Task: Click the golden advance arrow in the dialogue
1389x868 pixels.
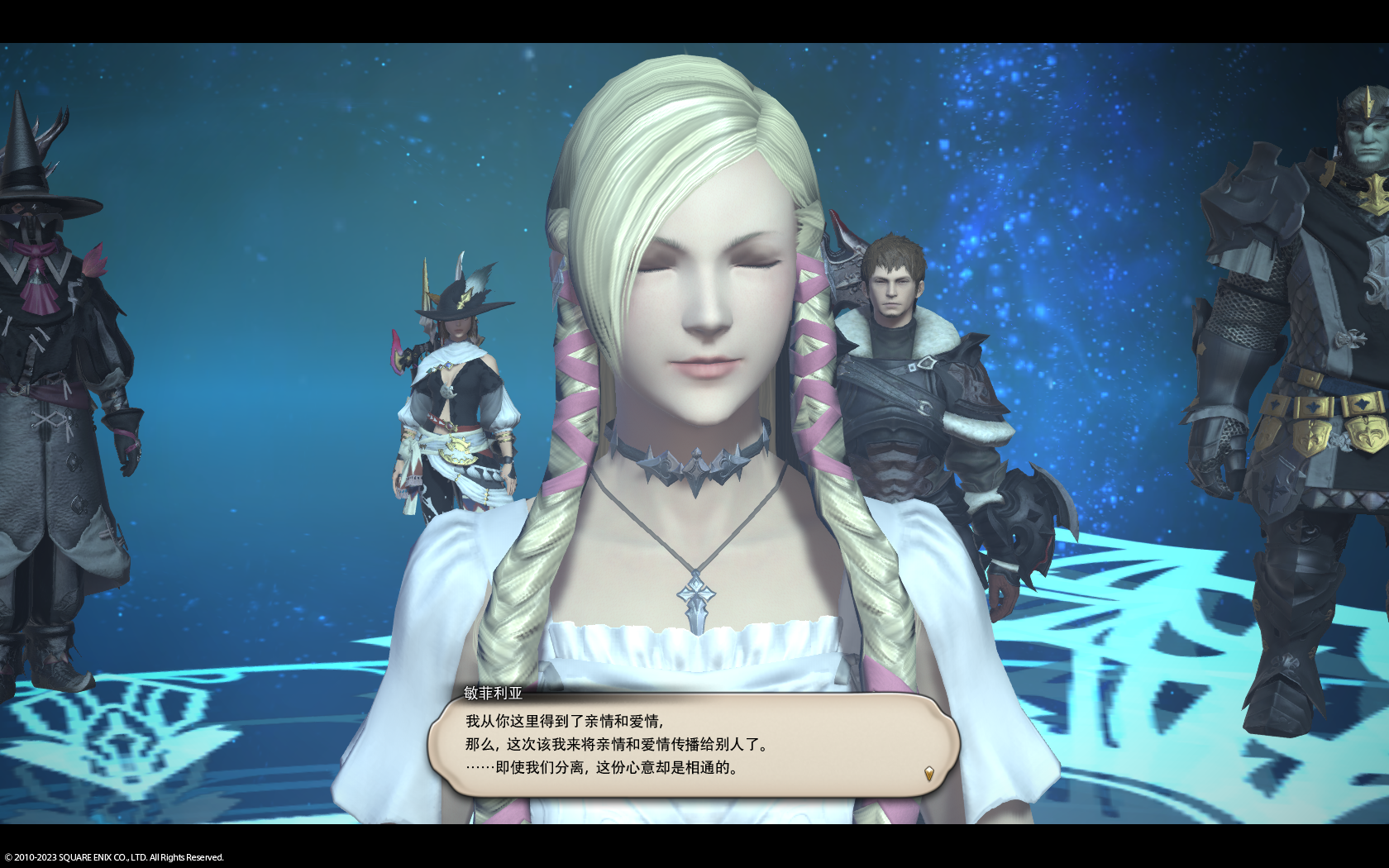Action: pos(929,774)
